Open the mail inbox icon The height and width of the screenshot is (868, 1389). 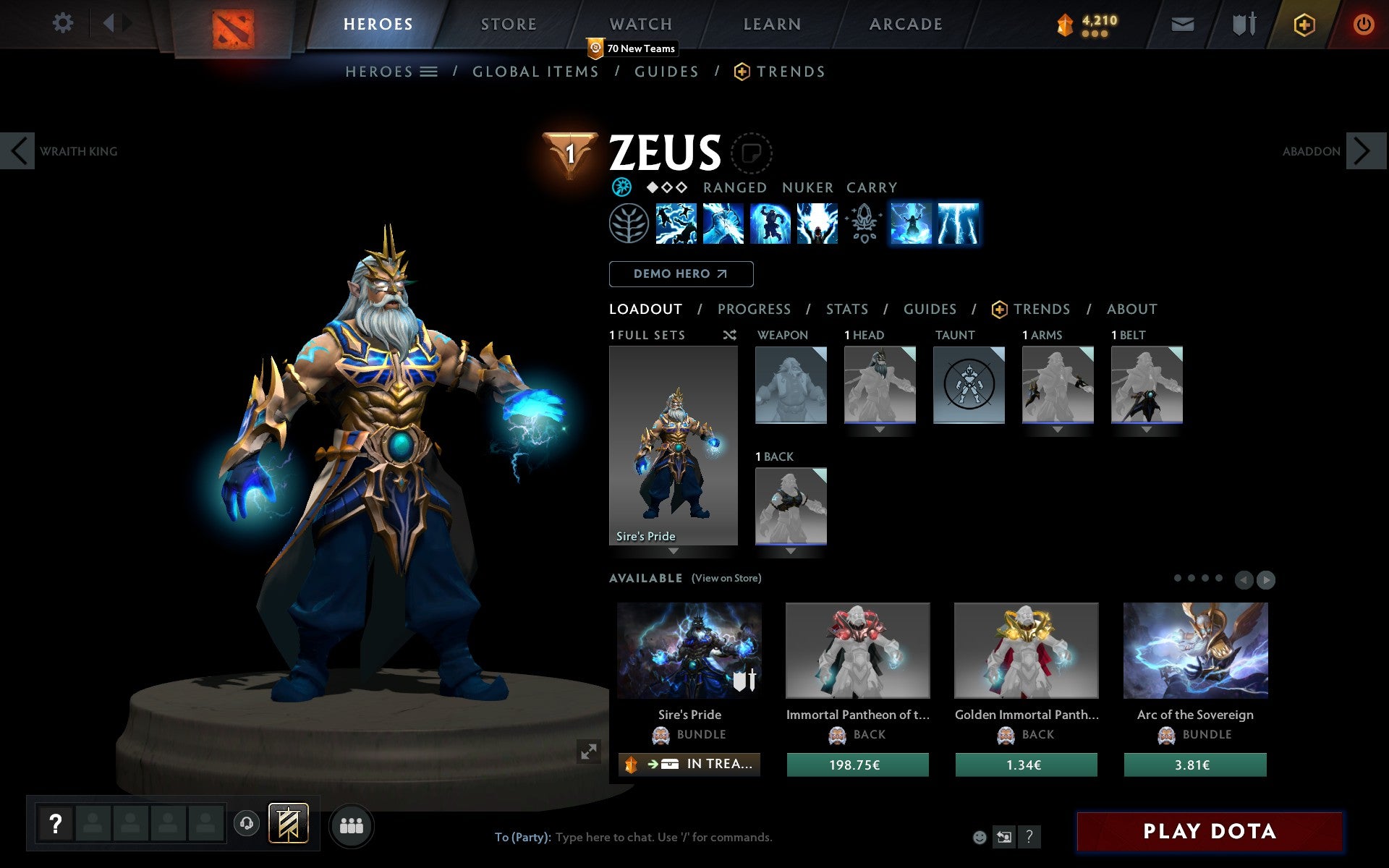(1182, 23)
